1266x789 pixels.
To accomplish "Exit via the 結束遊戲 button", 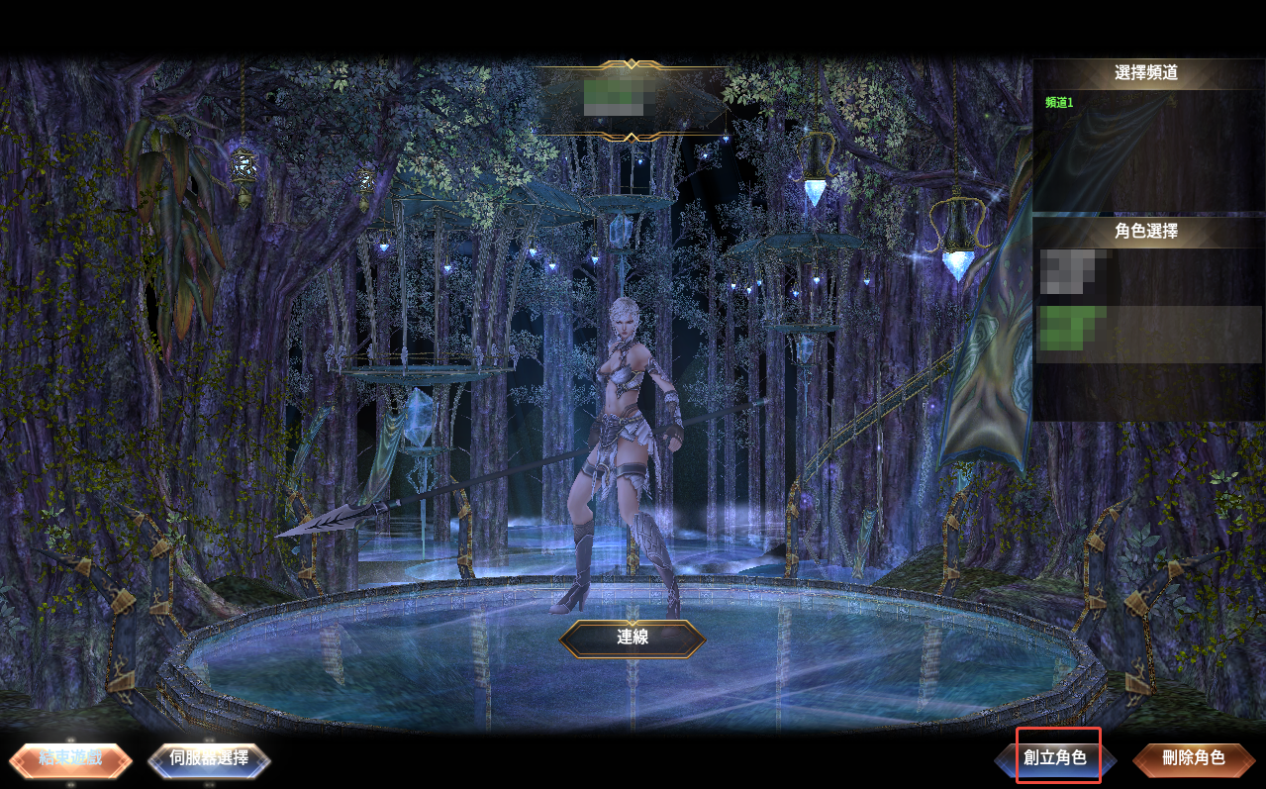I will (70, 759).
